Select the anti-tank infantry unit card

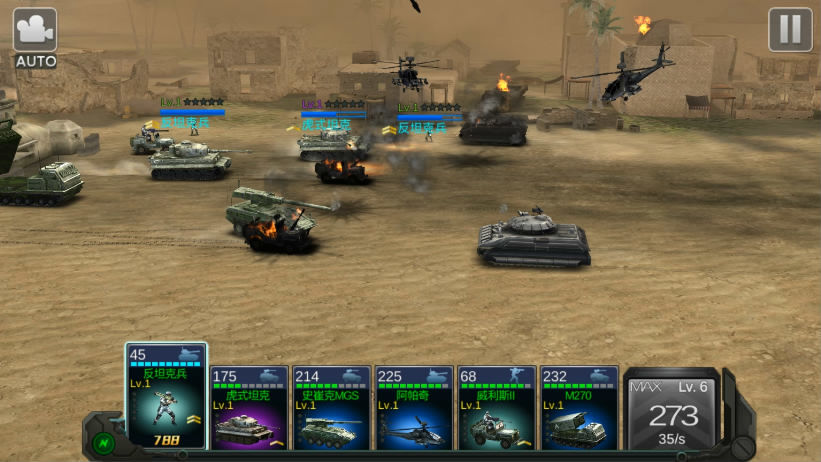pyautogui.click(x=166, y=398)
